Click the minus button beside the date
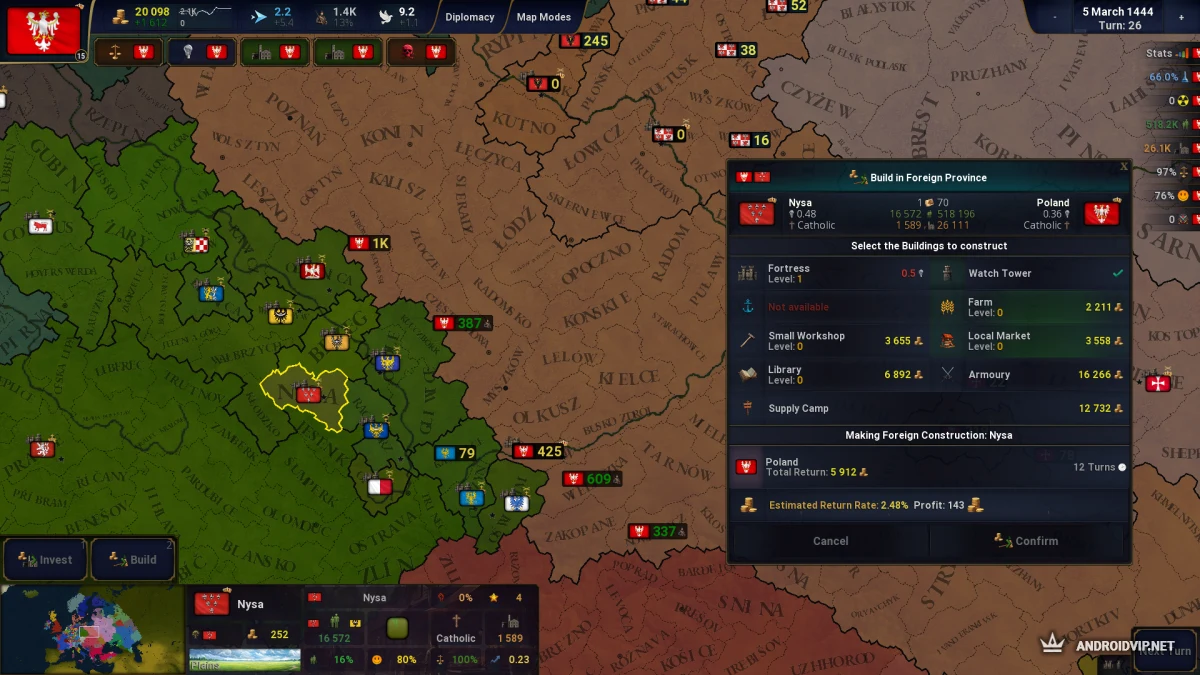This screenshot has width=1200, height=675. 1055,17
